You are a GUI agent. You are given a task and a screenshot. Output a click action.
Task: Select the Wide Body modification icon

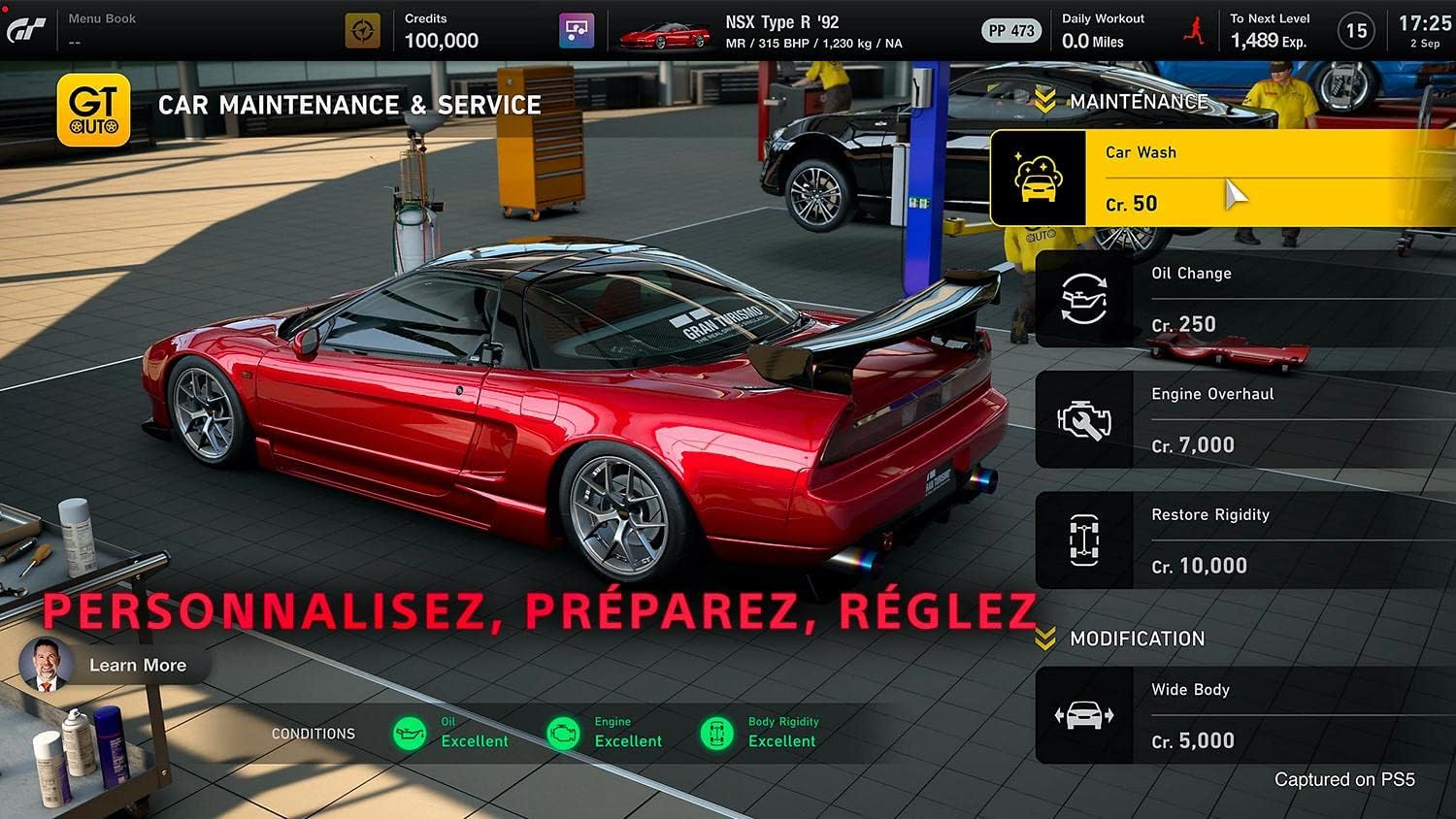[1084, 714]
